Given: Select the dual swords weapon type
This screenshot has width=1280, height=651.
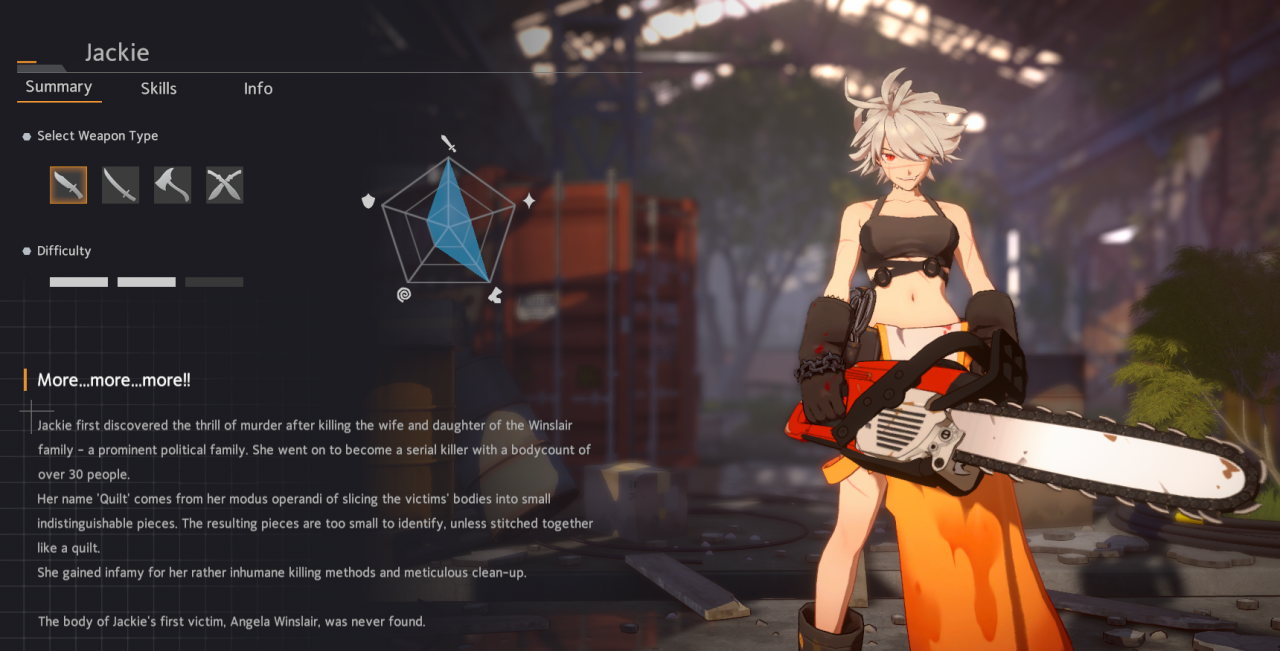Looking at the screenshot, I should [x=225, y=185].
